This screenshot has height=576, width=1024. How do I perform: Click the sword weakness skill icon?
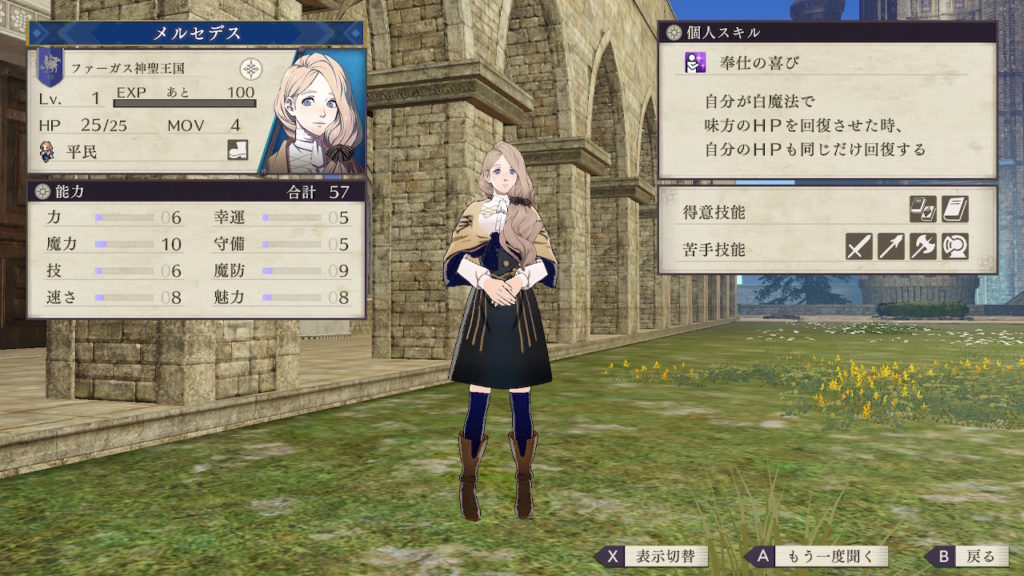[859, 246]
